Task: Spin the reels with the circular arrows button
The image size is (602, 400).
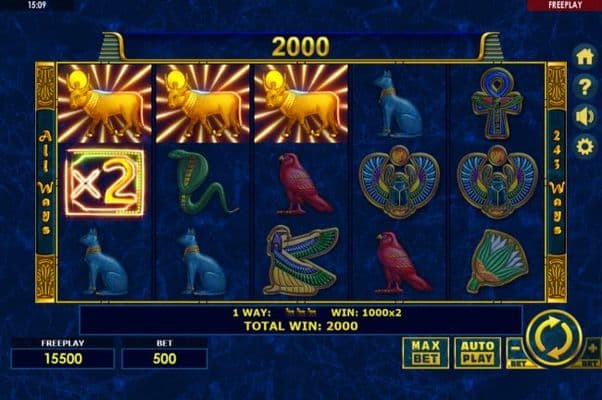Action: click(x=553, y=340)
